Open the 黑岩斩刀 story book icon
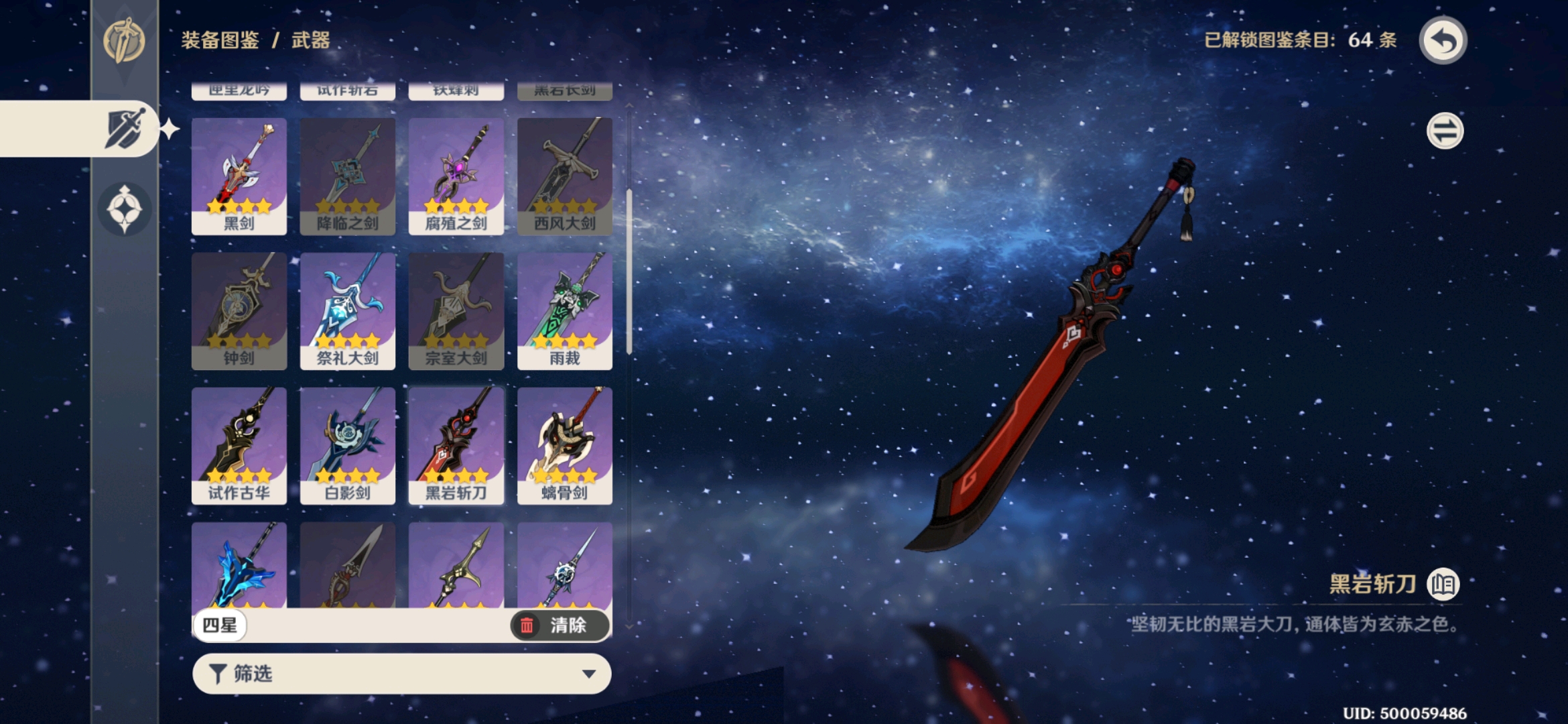 (1443, 585)
